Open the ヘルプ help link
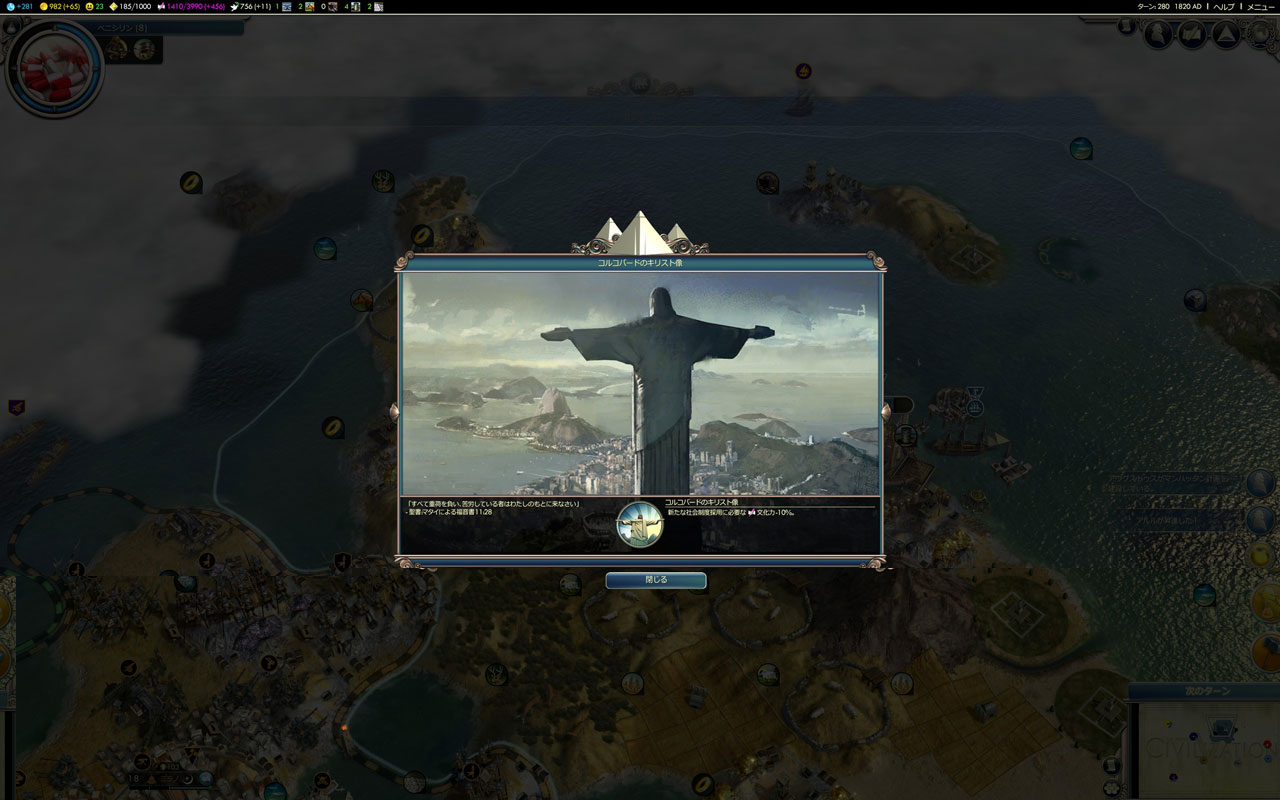Screen dimensions: 1280x800 click(x=1224, y=6)
